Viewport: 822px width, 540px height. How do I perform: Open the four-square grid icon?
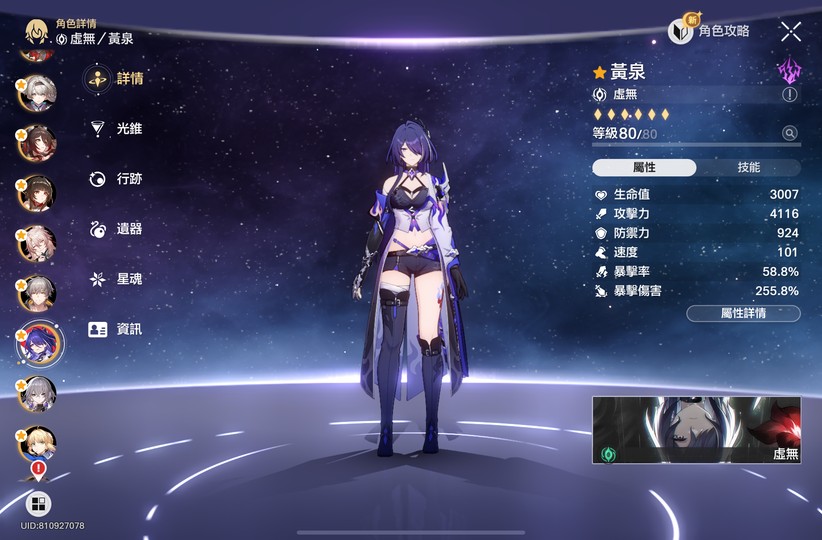click(x=38, y=503)
